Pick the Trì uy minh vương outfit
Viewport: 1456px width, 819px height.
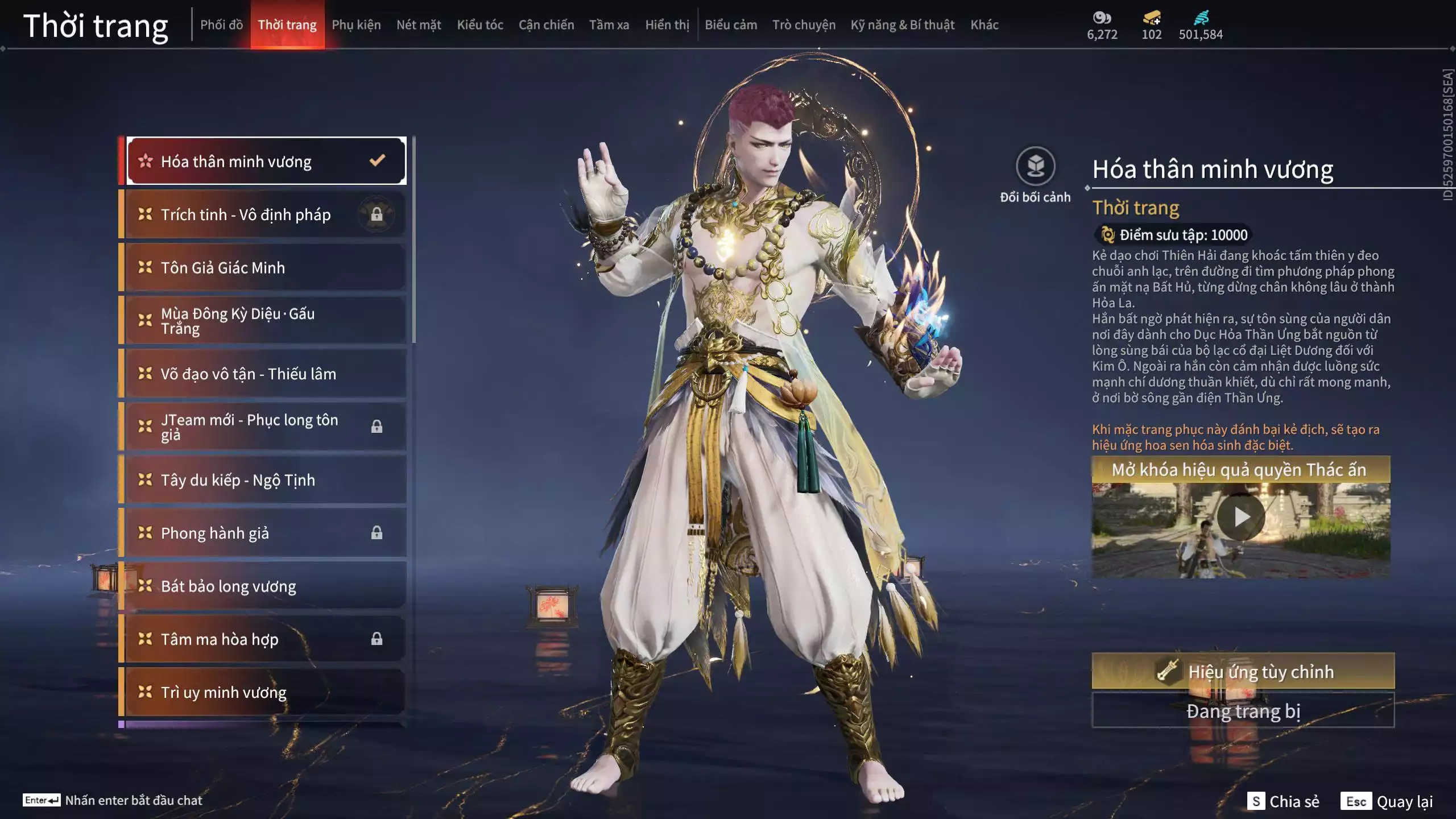coord(265,692)
